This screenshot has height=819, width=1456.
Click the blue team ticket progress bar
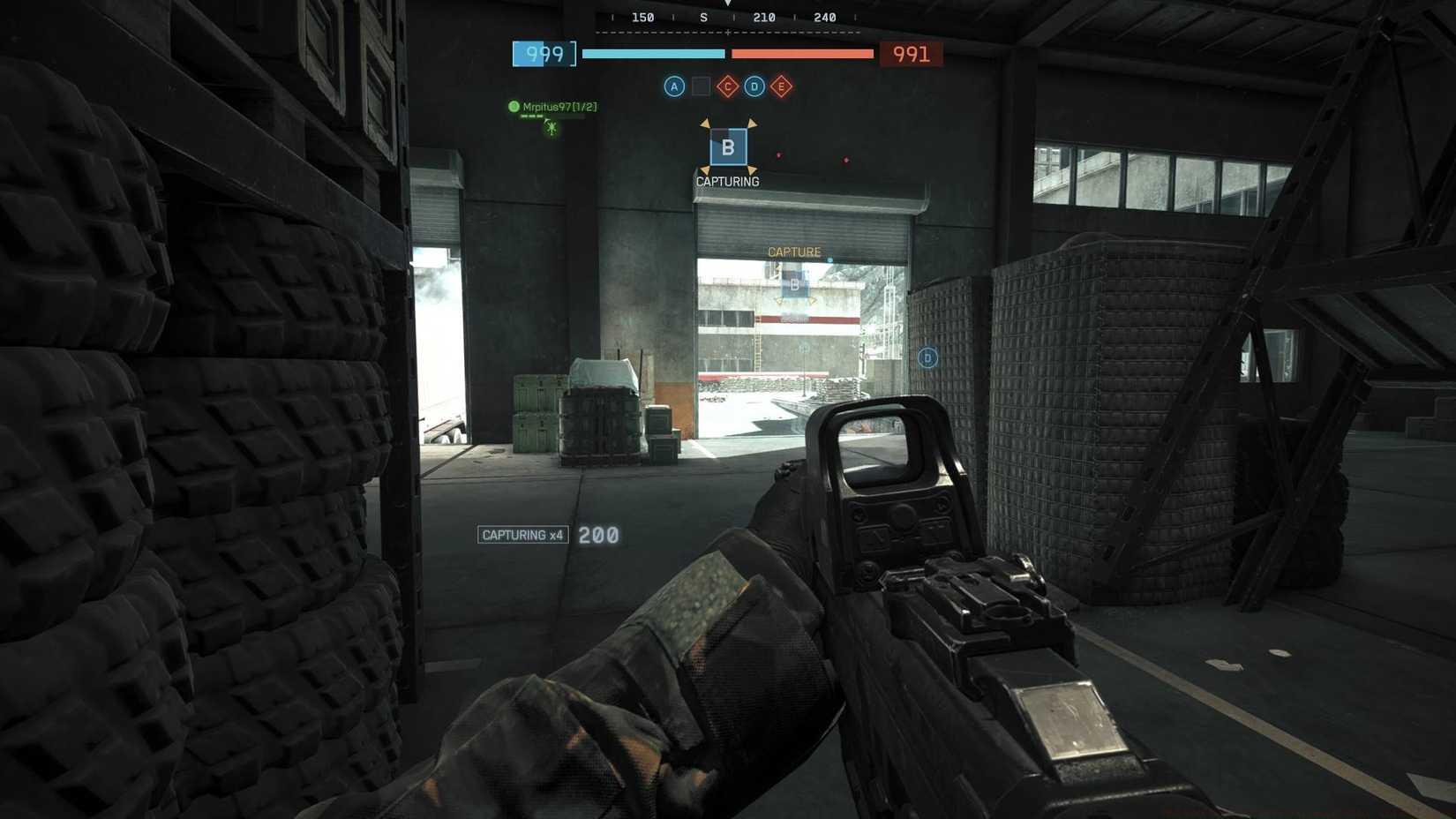653,54
